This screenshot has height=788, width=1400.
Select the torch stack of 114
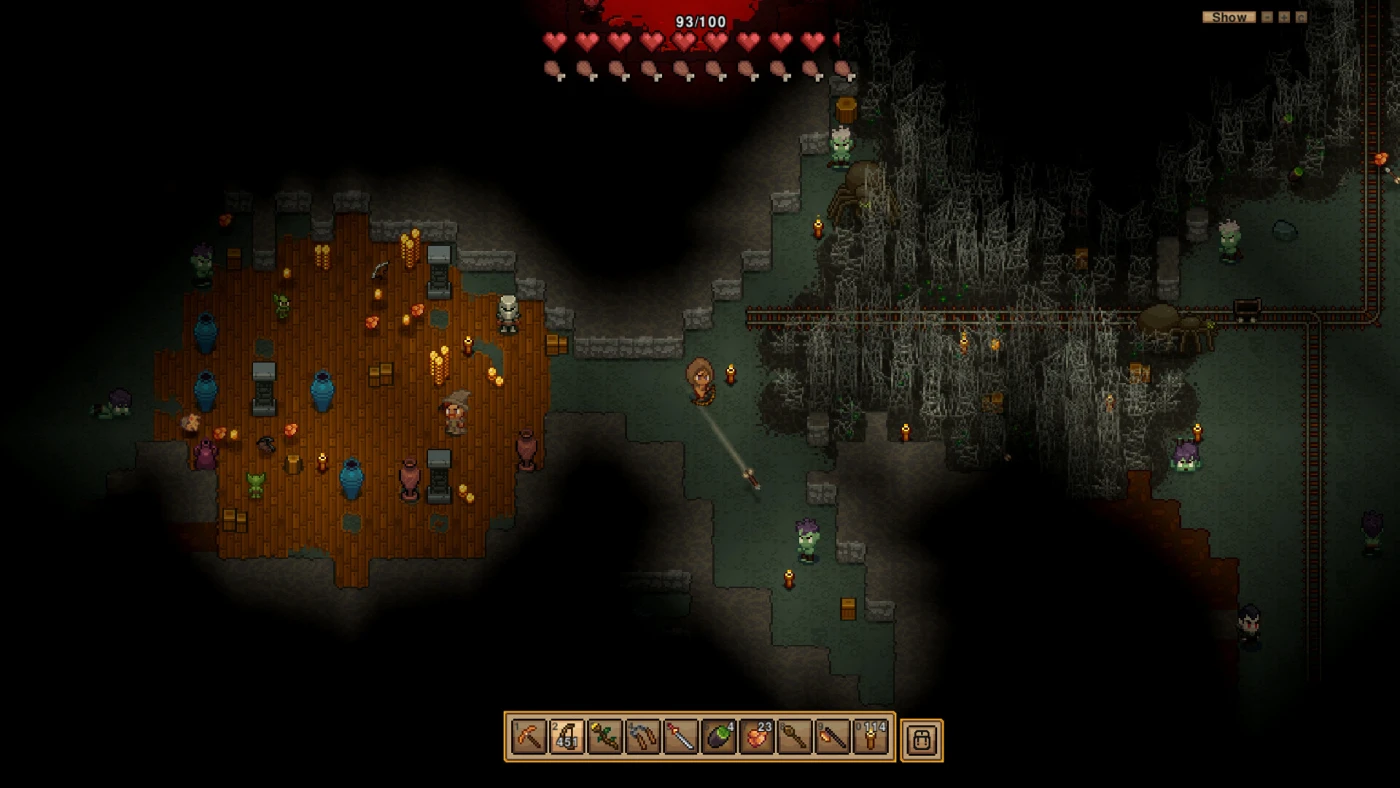[871, 738]
